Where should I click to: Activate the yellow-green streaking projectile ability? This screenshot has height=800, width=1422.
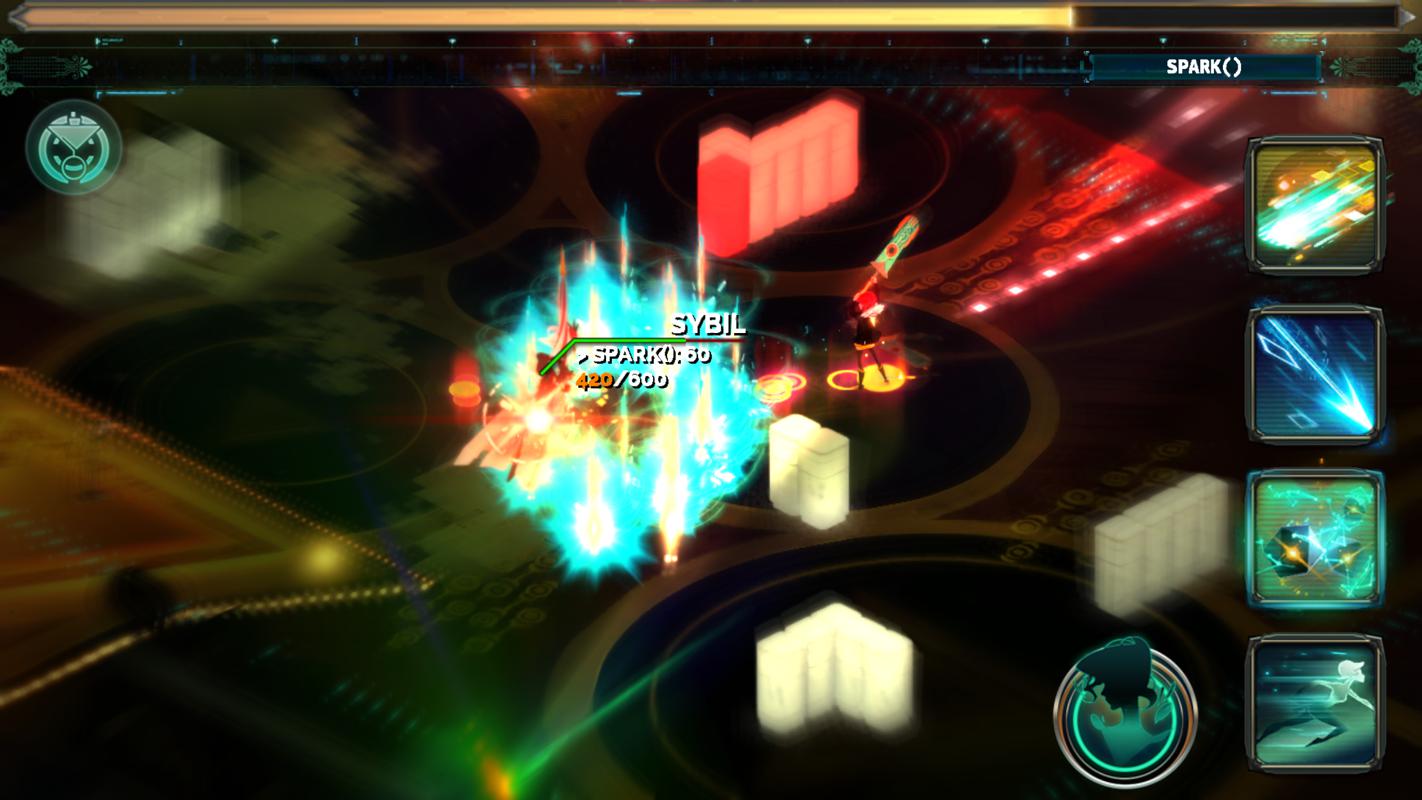pos(1314,206)
